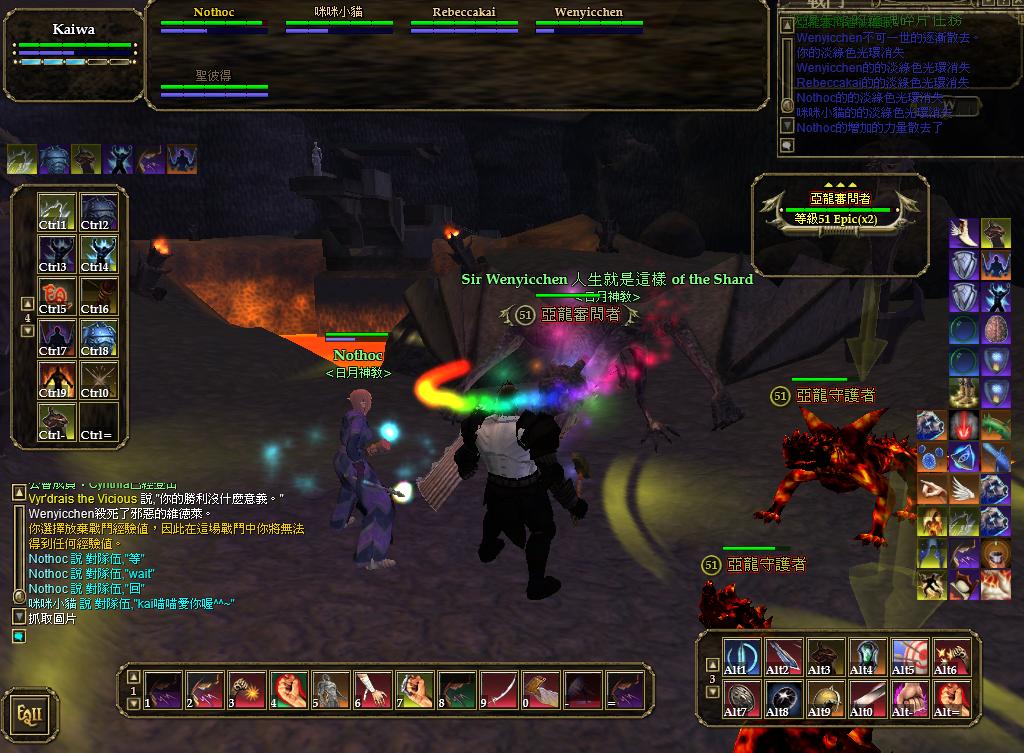The width and height of the screenshot is (1024, 753).
Task: Select the Alt7 round shield ability
Action: coord(741,698)
